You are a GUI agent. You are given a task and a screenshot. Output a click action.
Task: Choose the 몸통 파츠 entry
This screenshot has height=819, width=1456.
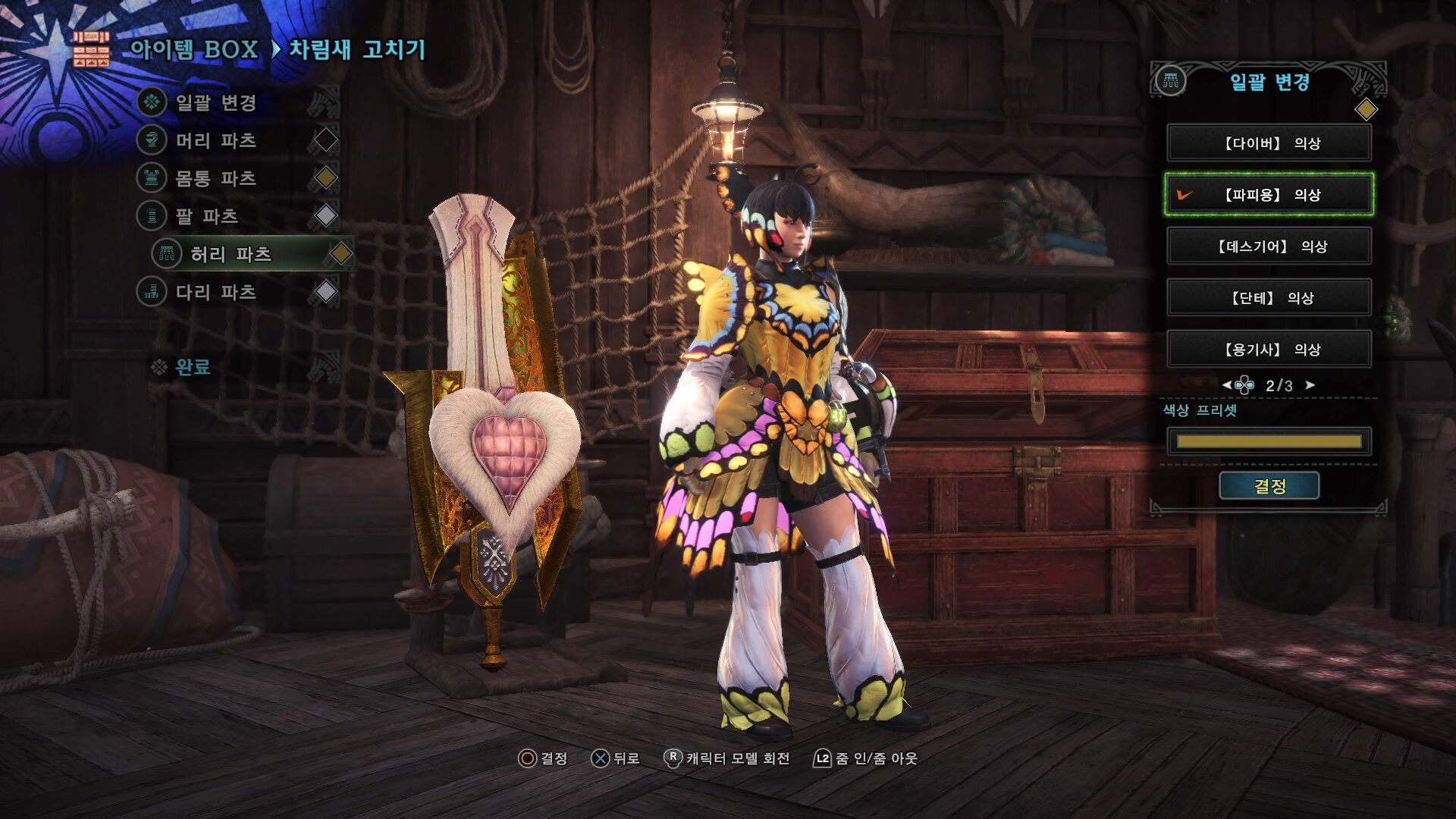click(216, 178)
